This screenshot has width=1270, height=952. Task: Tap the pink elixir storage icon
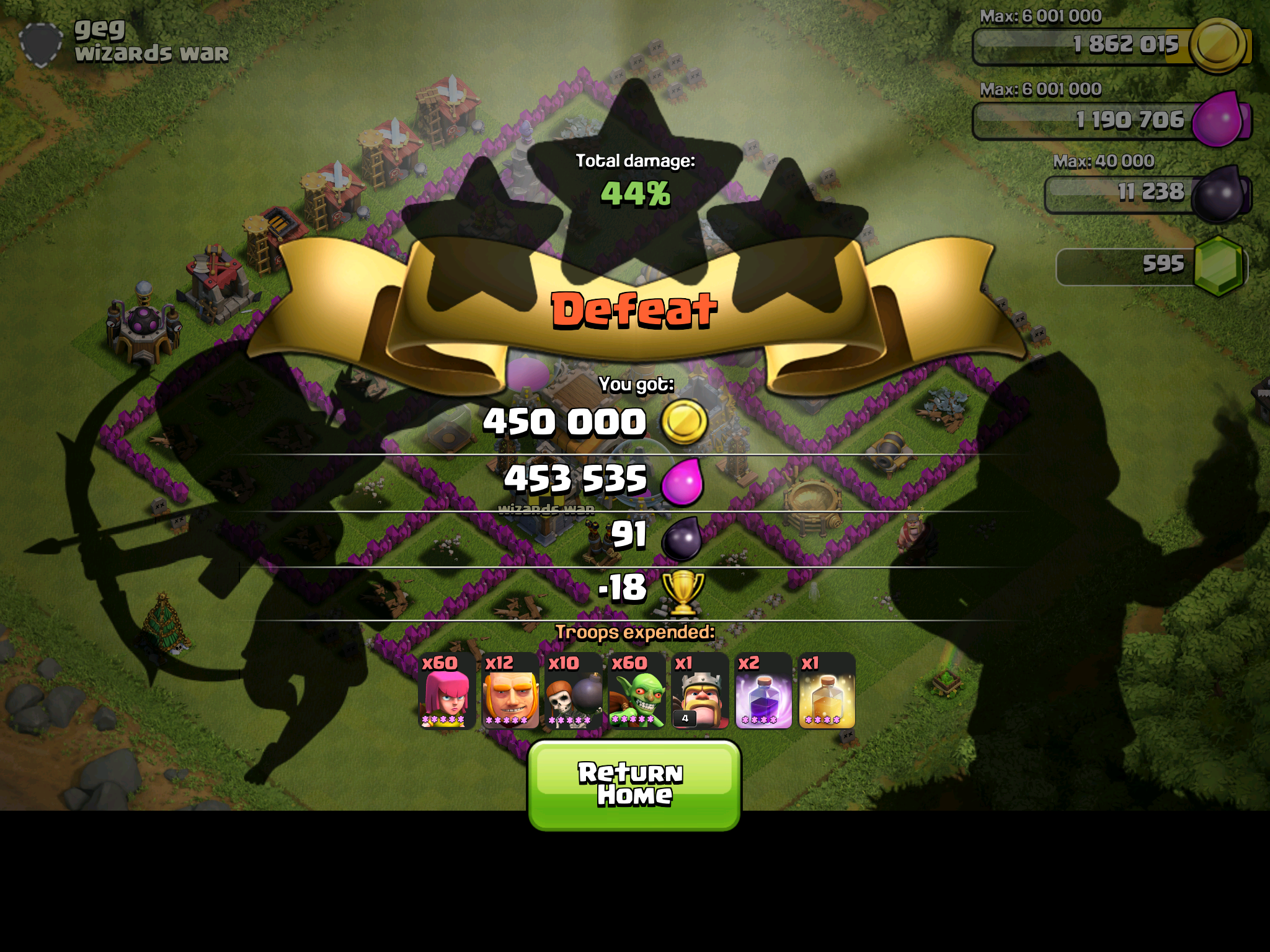[1218, 119]
